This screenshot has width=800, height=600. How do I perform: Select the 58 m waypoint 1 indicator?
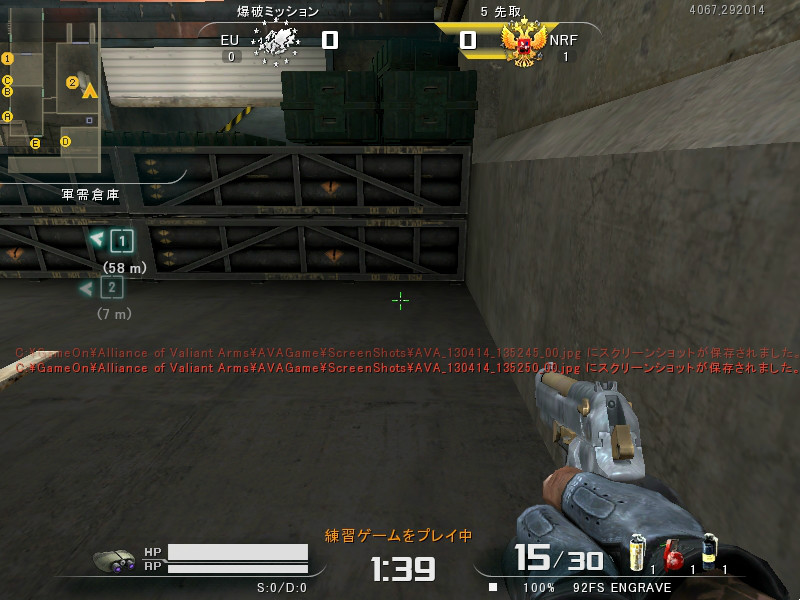pyautogui.click(x=121, y=241)
